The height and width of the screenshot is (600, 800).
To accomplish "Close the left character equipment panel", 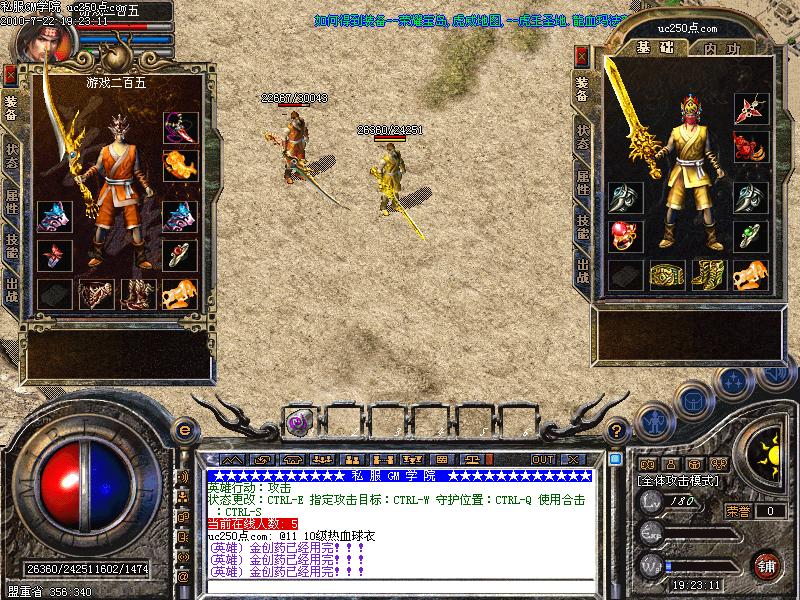I will click(x=10, y=74).
